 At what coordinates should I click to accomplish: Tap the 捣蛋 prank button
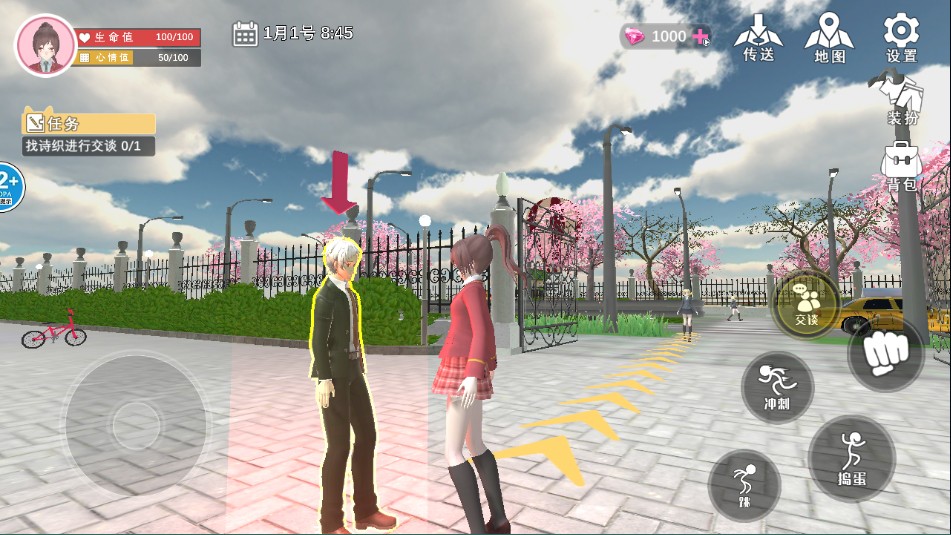click(x=851, y=458)
